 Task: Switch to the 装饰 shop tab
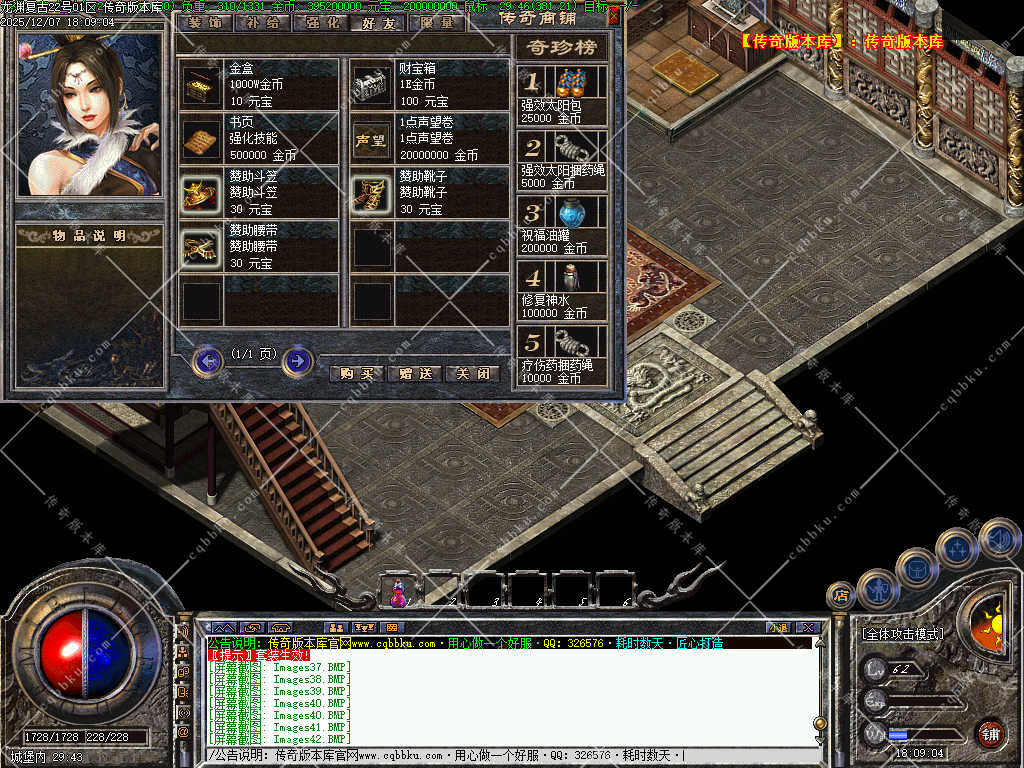(204, 22)
